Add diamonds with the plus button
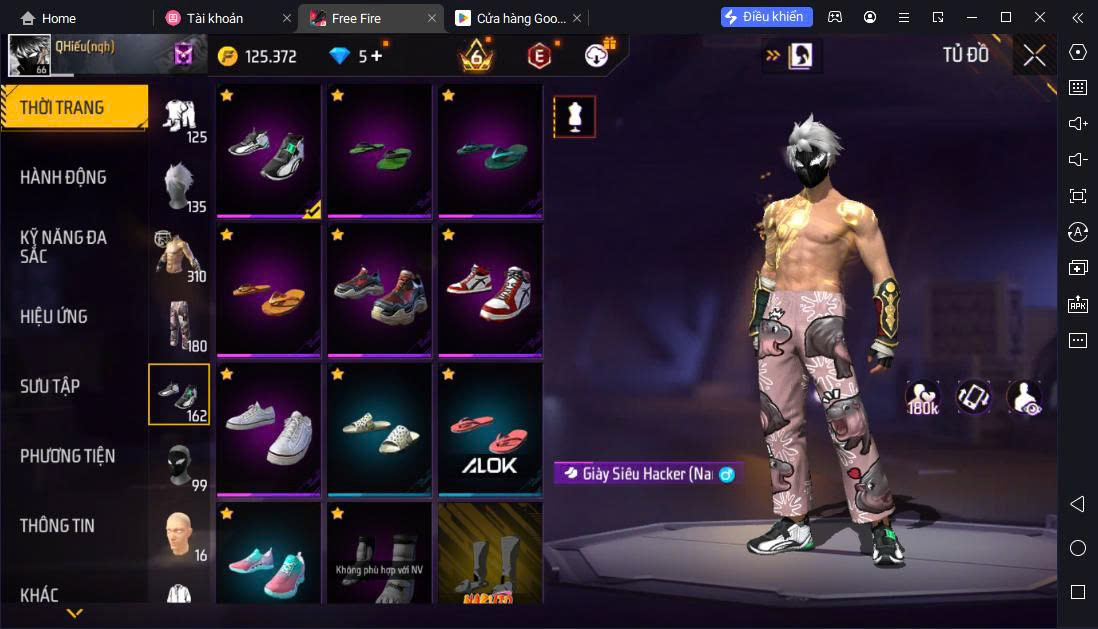The height and width of the screenshot is (629, 1098). point(377,56)
